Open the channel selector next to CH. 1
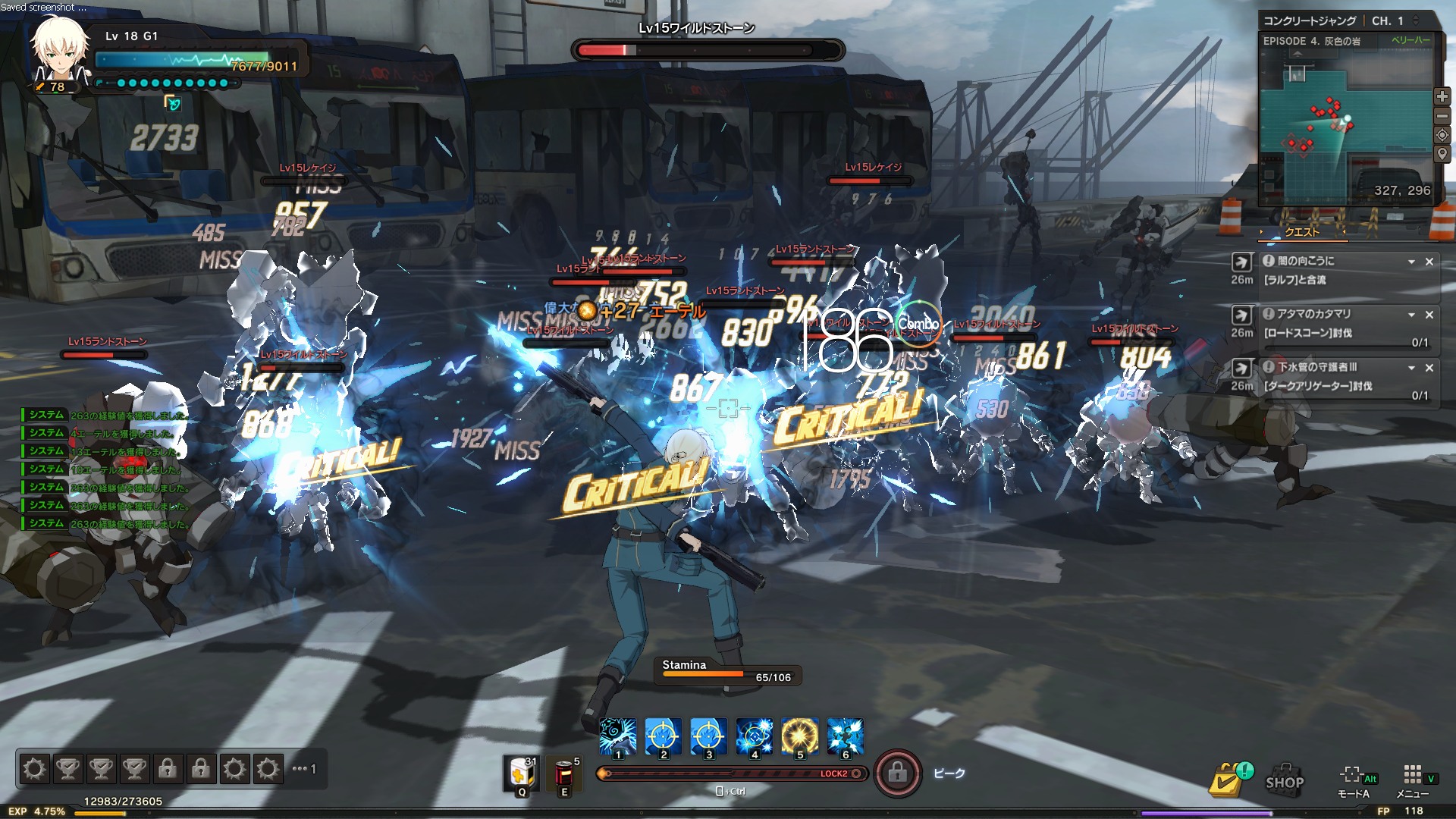The height and width of the screenshot is (819, 1456). coord(1416,20)
